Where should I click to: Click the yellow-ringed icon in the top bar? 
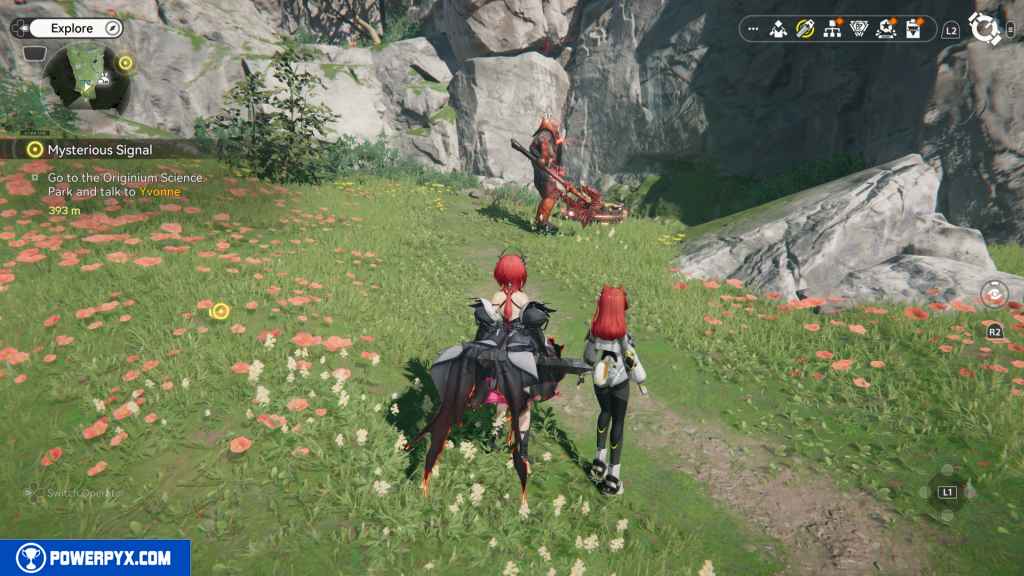pyautogui.click(x=804, y=29)
